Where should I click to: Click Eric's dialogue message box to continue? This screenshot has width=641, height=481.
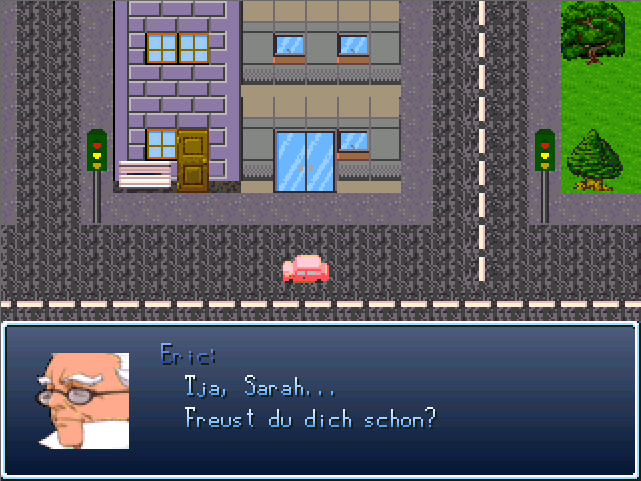(320, 400)
